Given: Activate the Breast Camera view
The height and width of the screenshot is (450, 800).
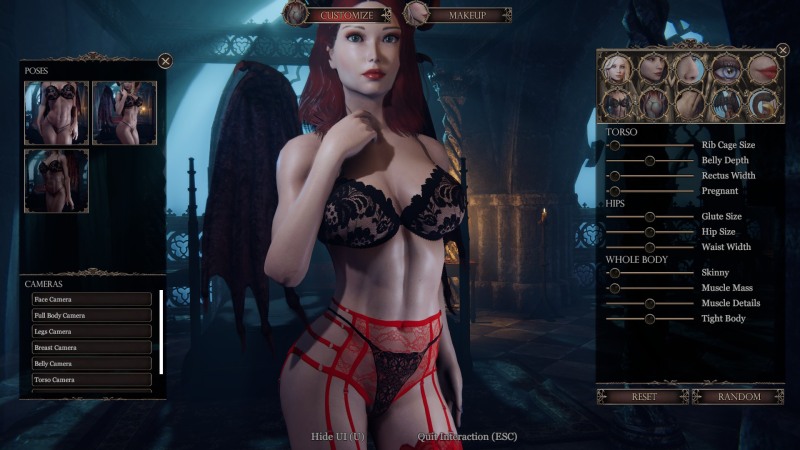Looking at the screenshot, I should point(92,347).
